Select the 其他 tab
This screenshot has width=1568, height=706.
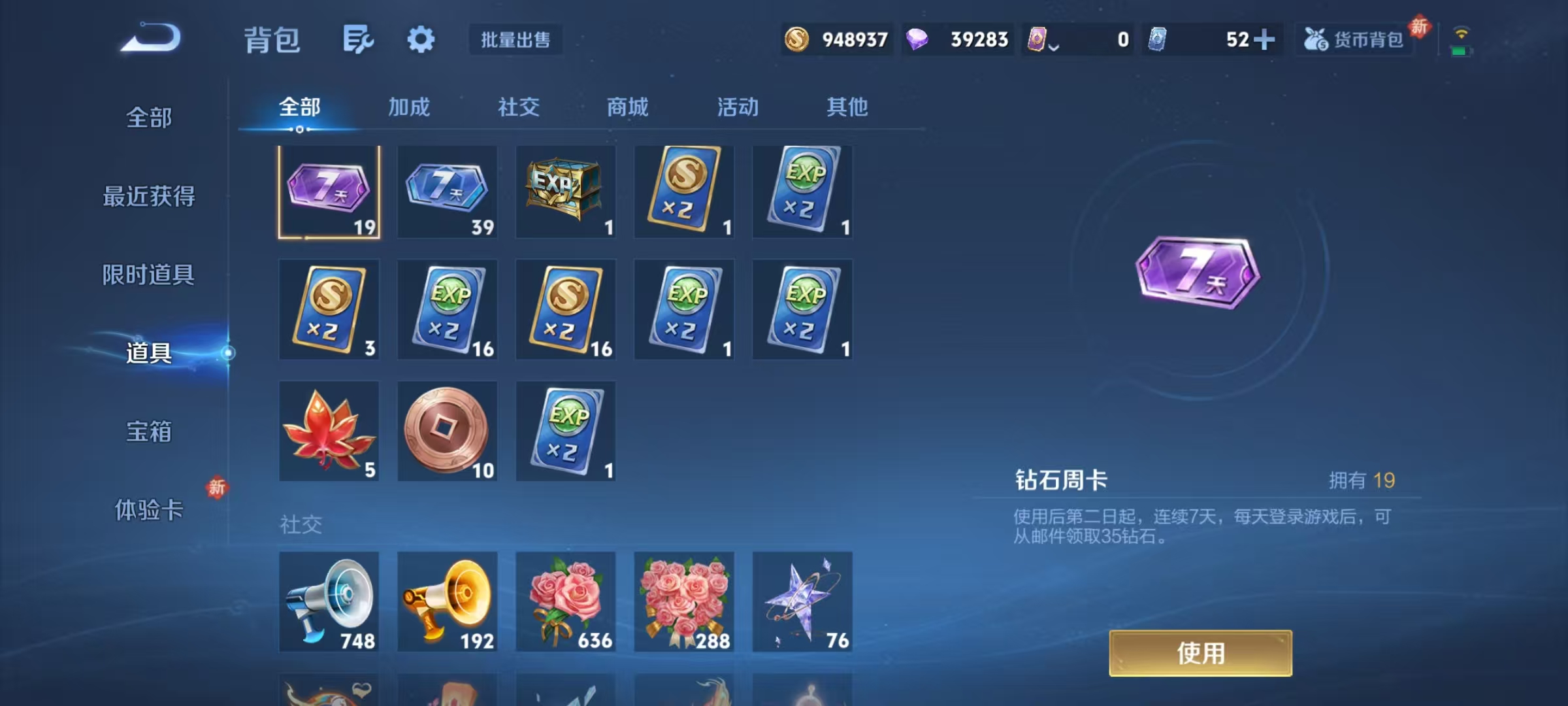[847, 108]
